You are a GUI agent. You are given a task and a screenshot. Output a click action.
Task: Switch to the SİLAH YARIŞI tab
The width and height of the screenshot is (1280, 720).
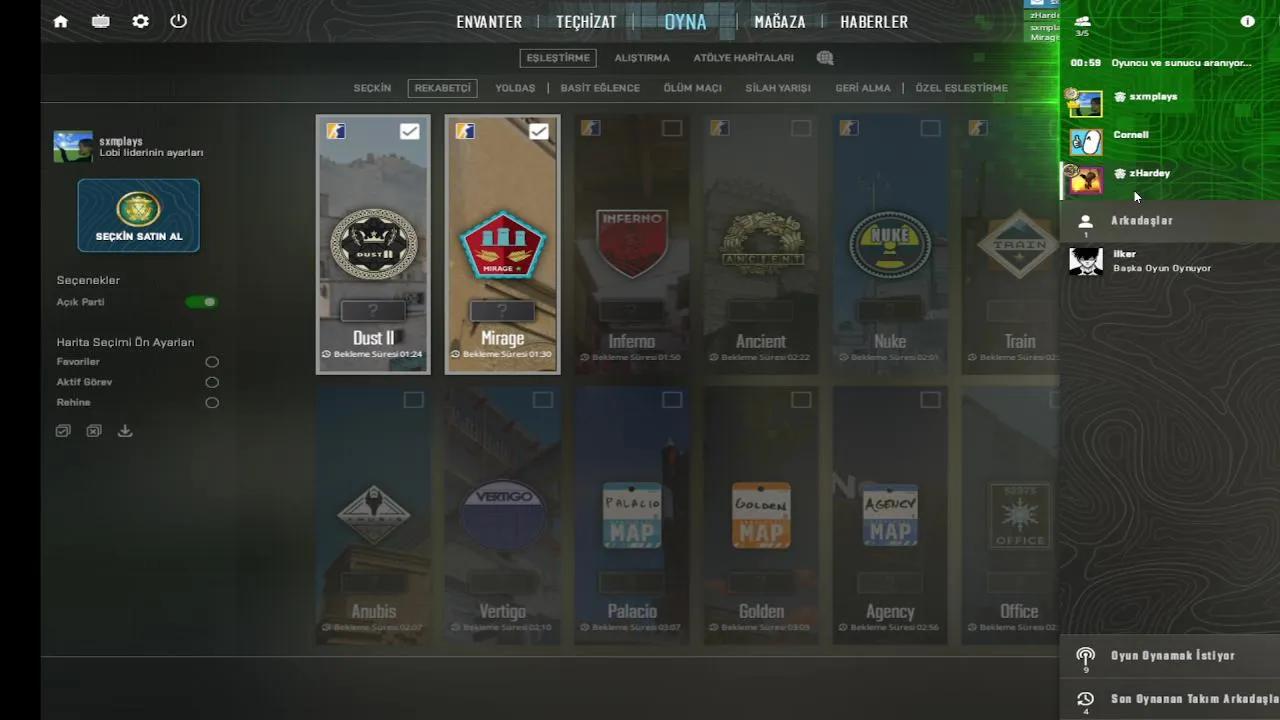click(x=777, y=88)
